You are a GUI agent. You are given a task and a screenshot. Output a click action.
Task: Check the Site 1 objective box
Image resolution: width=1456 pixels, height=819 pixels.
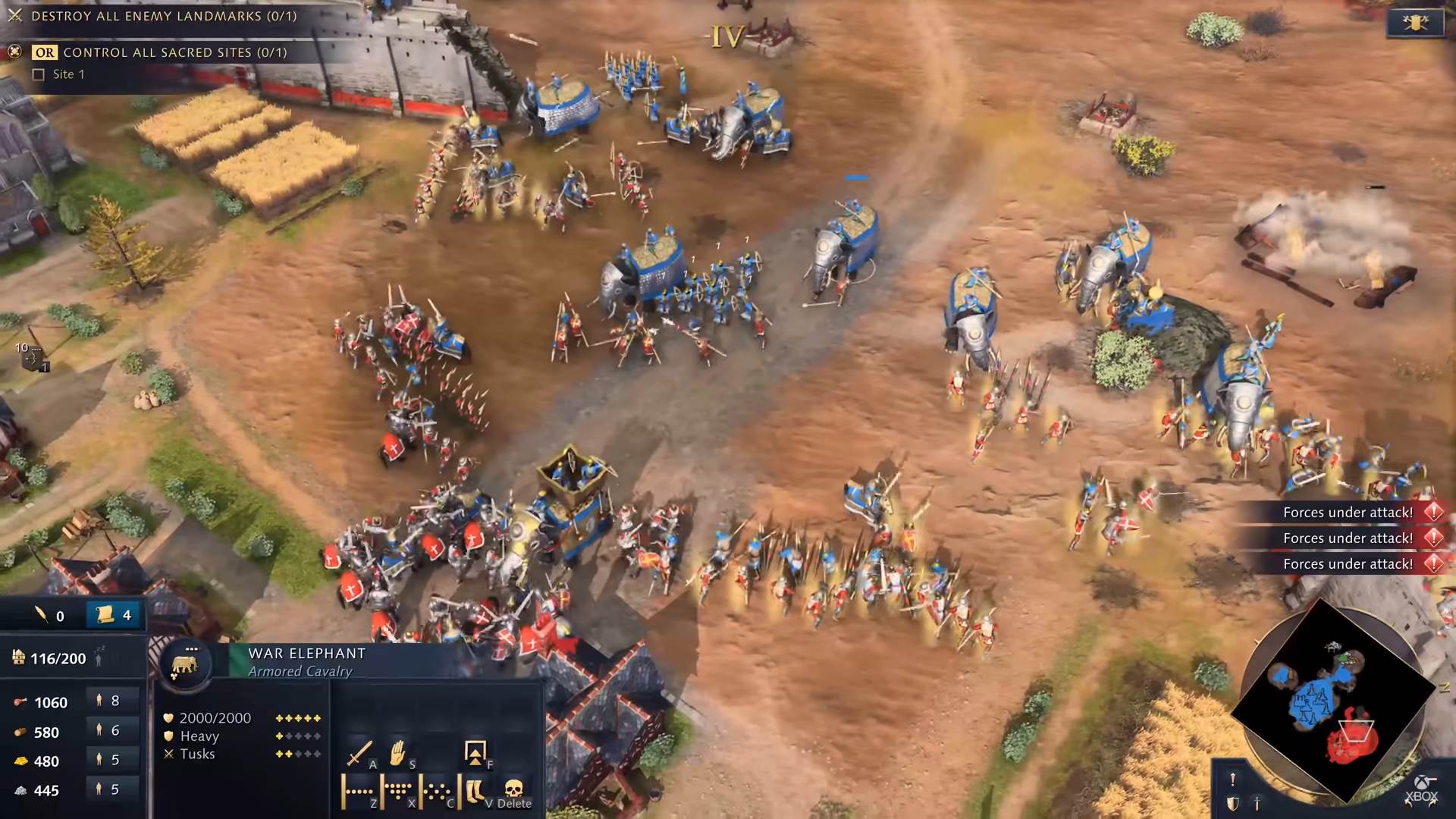pyautogui.click(x=38, y=74)
